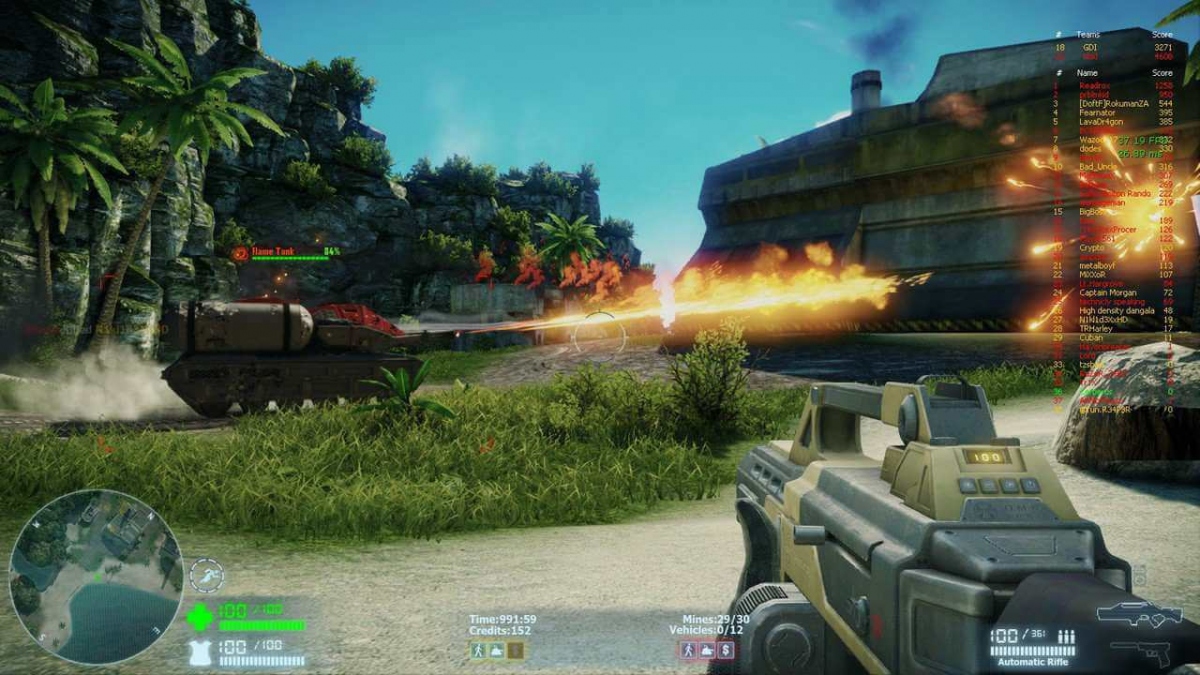1200x675 pixels.
Task: Click the green health cross icon
Action: coord(199,618)
